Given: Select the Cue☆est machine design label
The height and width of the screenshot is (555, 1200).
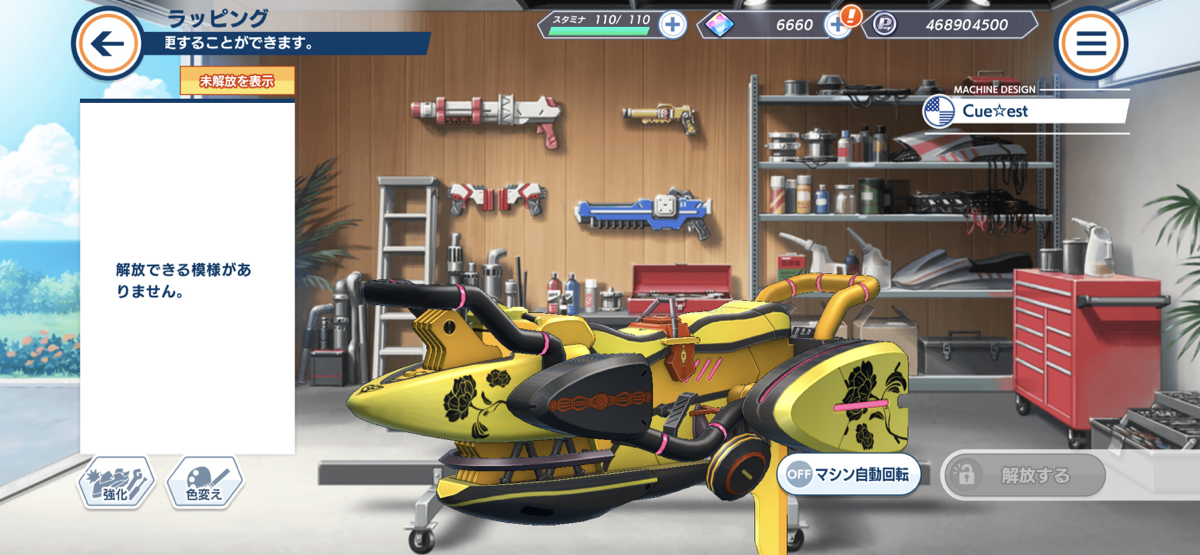Looking at the screenshot, I should 1026,111.
